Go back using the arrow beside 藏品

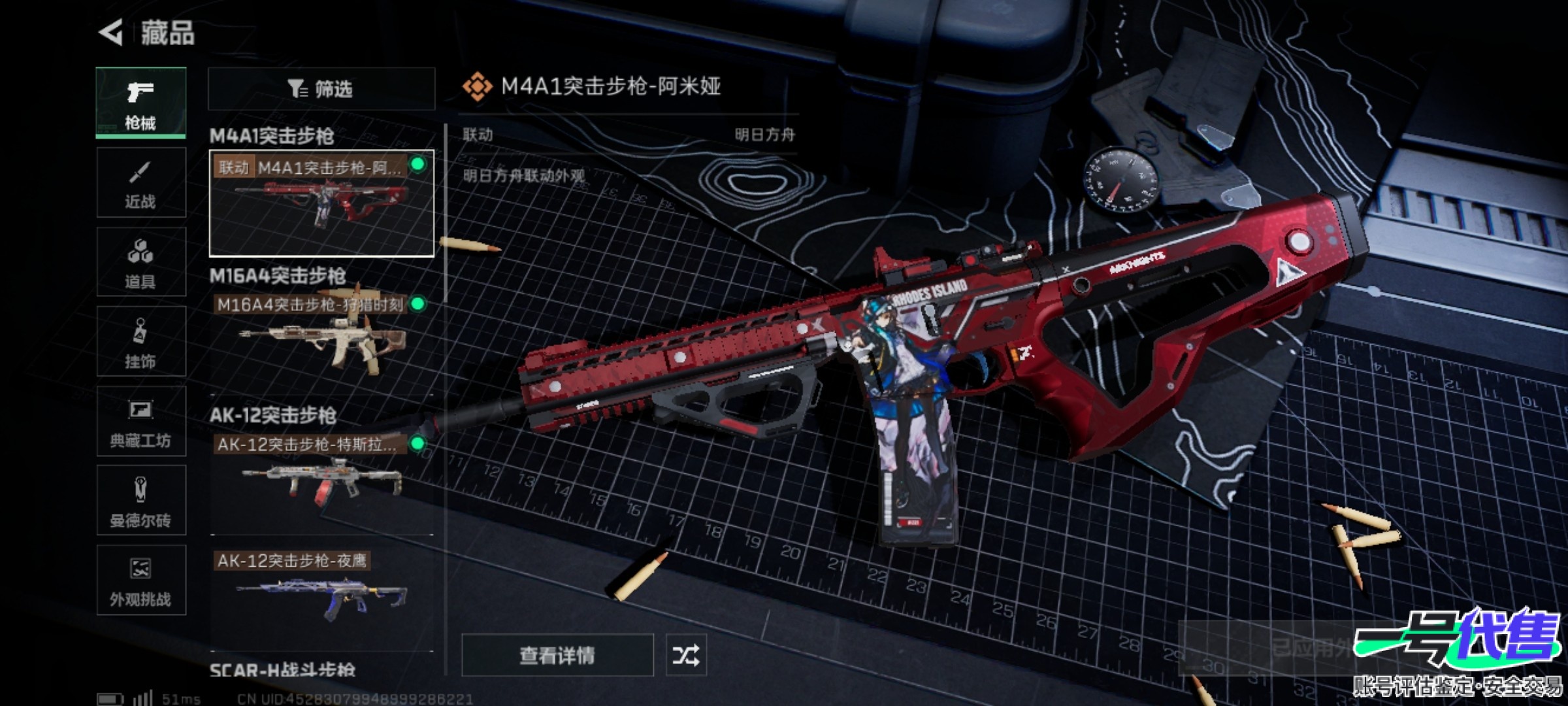(x=112, y=33)
